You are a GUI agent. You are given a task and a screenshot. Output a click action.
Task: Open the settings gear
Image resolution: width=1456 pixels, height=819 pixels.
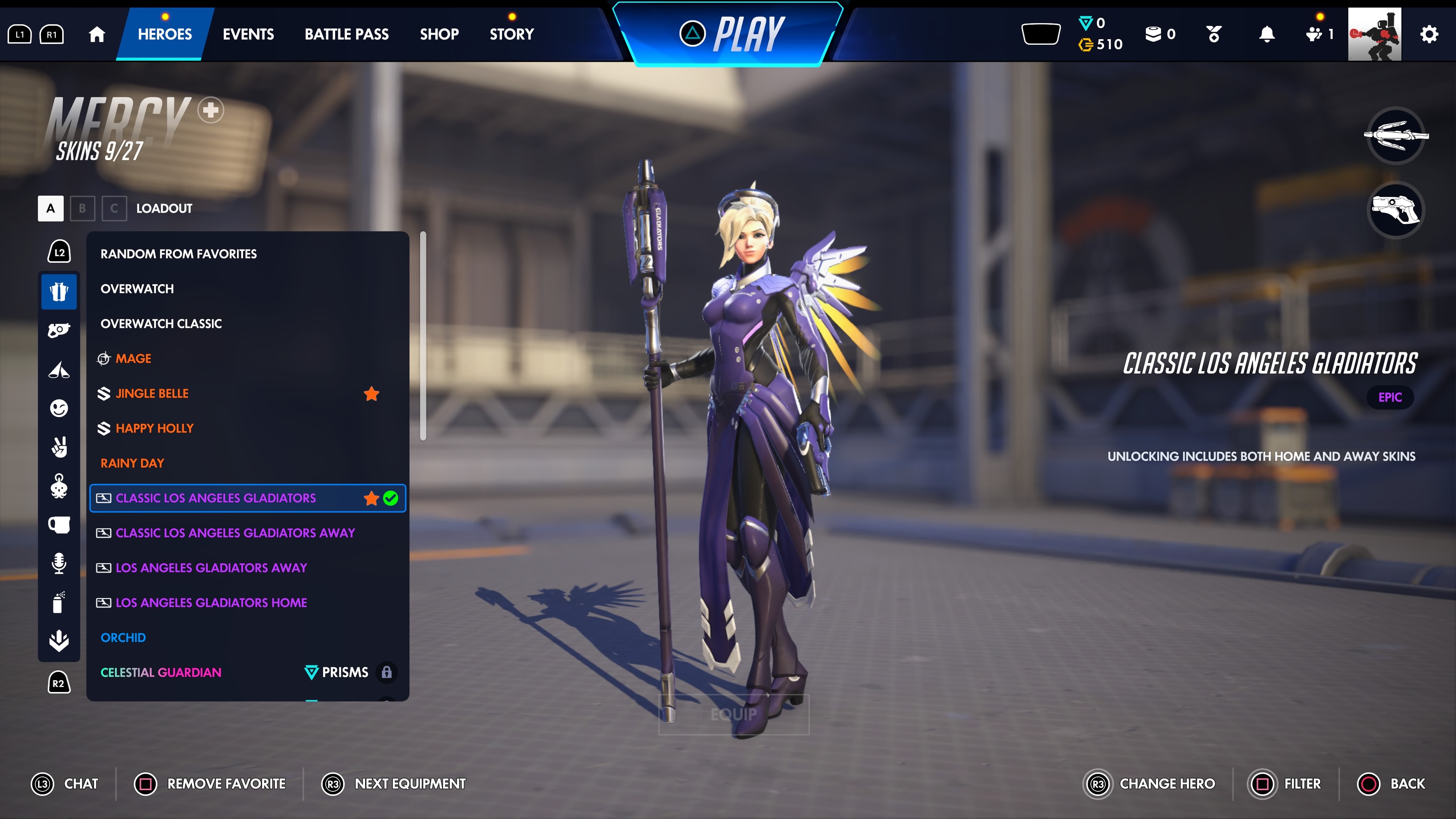coord(1428,35)
